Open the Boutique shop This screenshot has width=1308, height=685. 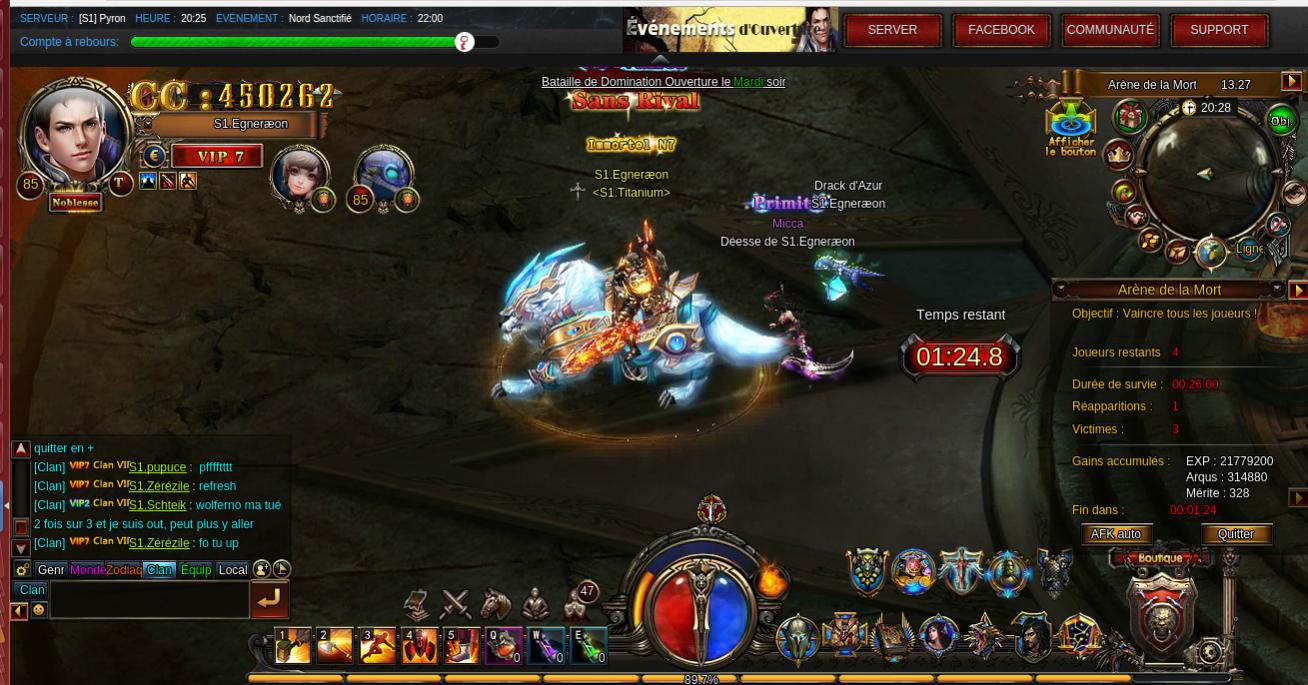click(1160, 558)
